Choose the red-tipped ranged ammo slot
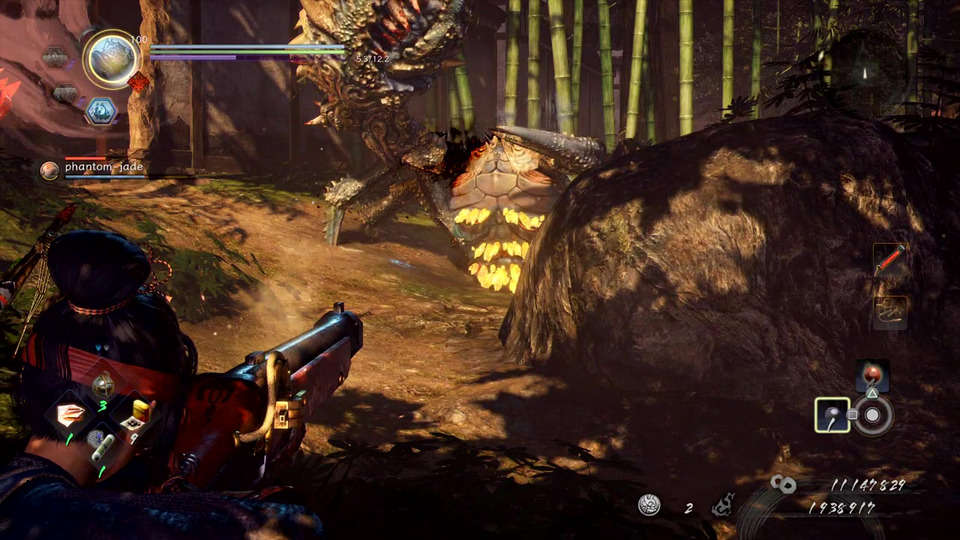This screenshot has width=960, height=540. click(x=872, y=376)
